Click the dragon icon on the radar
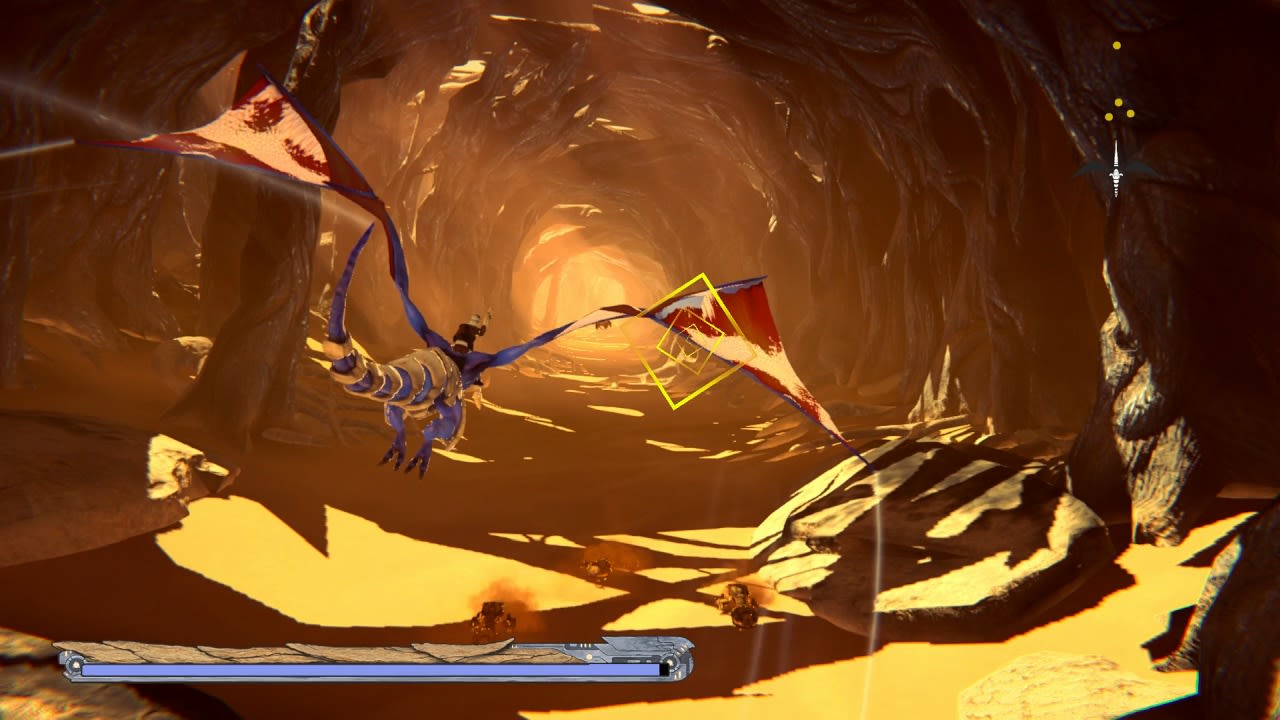Image resolution: width=1280 pixels, height=720 pixels. click(x=1115, y=175)
